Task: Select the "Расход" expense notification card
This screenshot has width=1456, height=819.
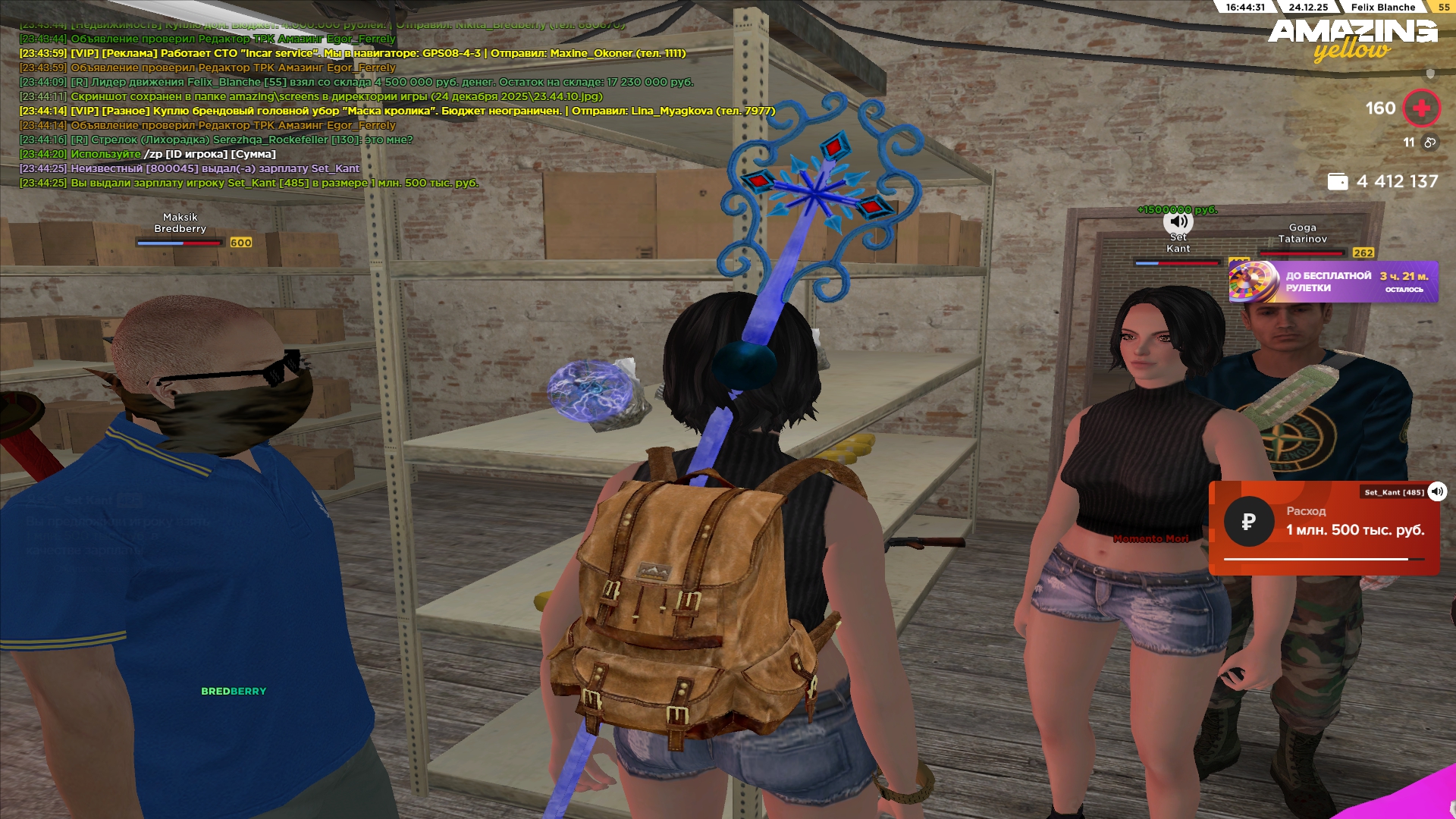Action: [x=1323, y=529]
